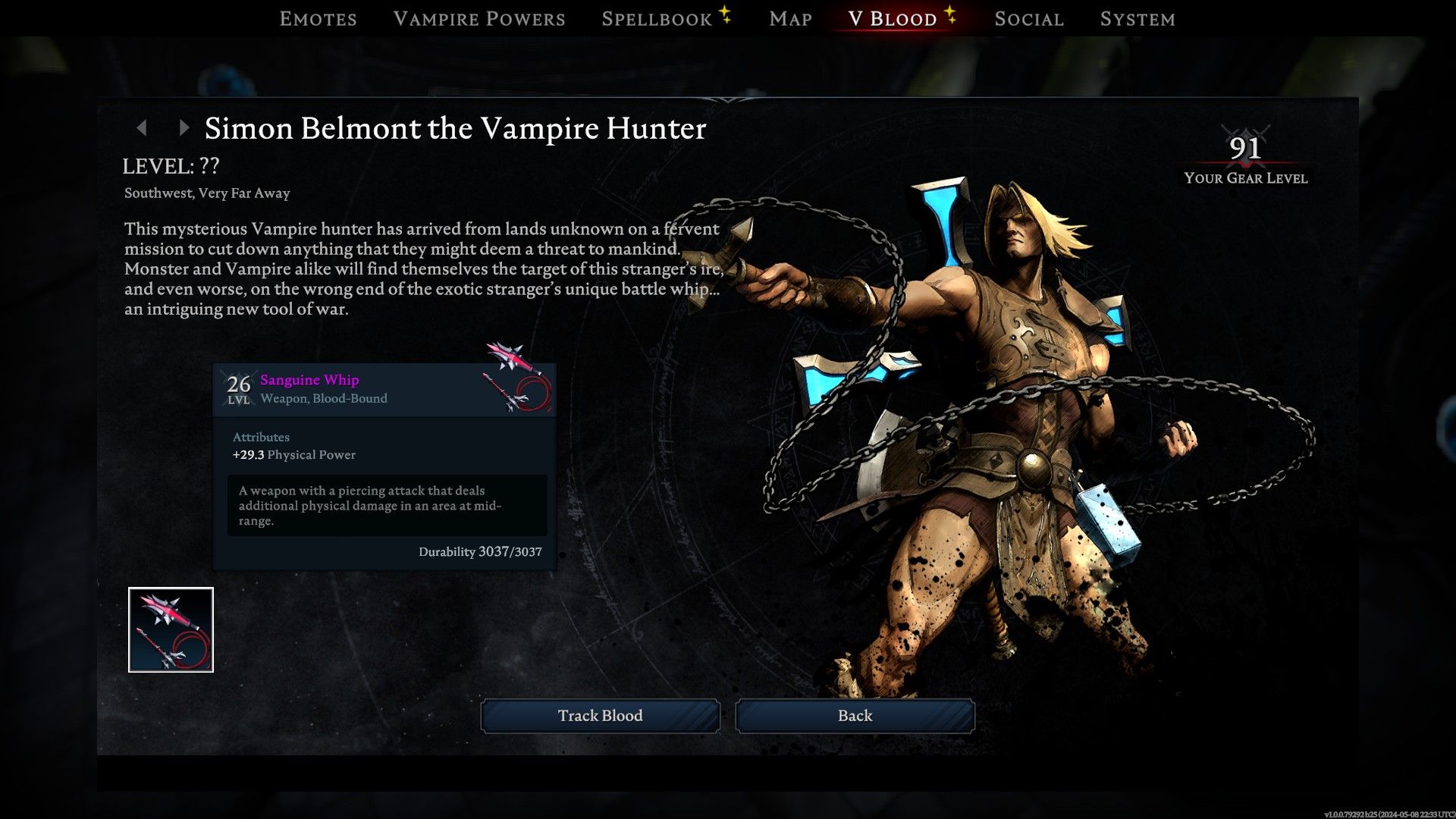Viewport: 1456px width, 819px height.
Task: Open the Social panel
Action: pyautogui.click(x=1028, y=18)
